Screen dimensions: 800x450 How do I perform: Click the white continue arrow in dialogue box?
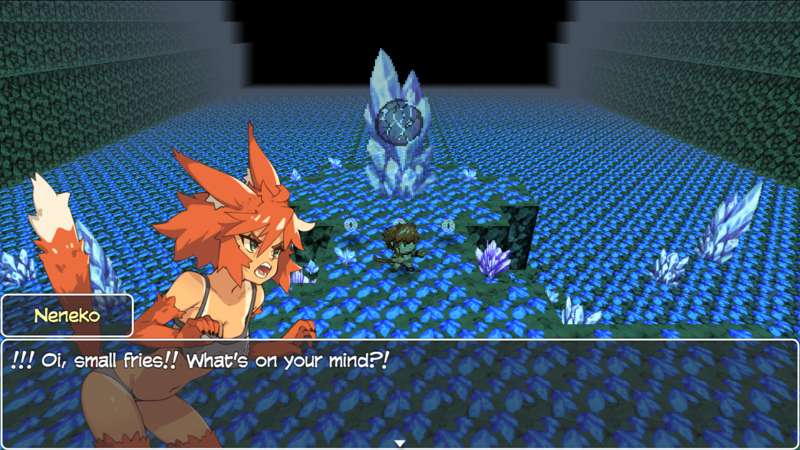[399, 442]
